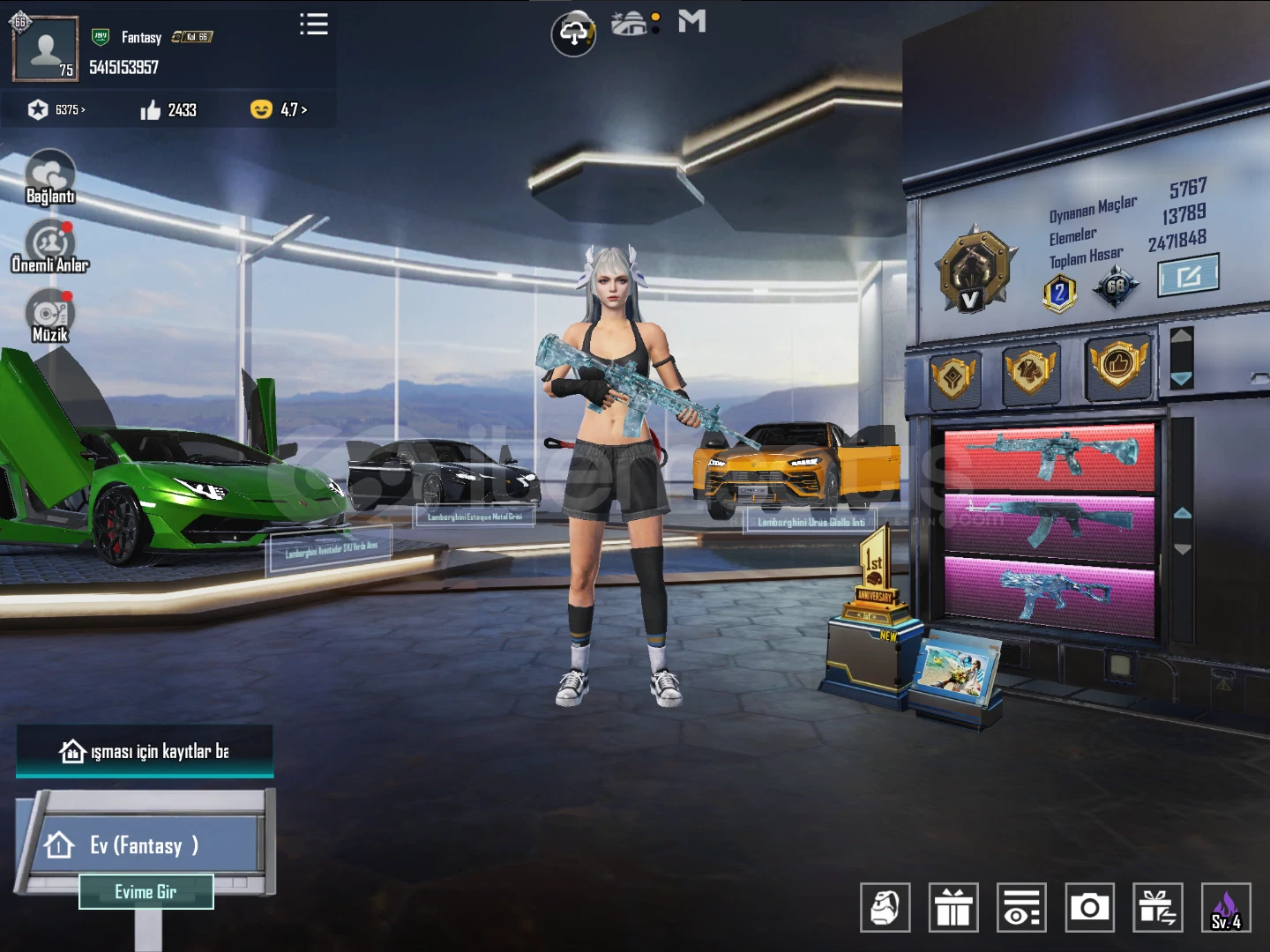Open the hamburger menu near the player name
Image resolution: width=1270 pixels, height=952 pixels.
point(314,25)
